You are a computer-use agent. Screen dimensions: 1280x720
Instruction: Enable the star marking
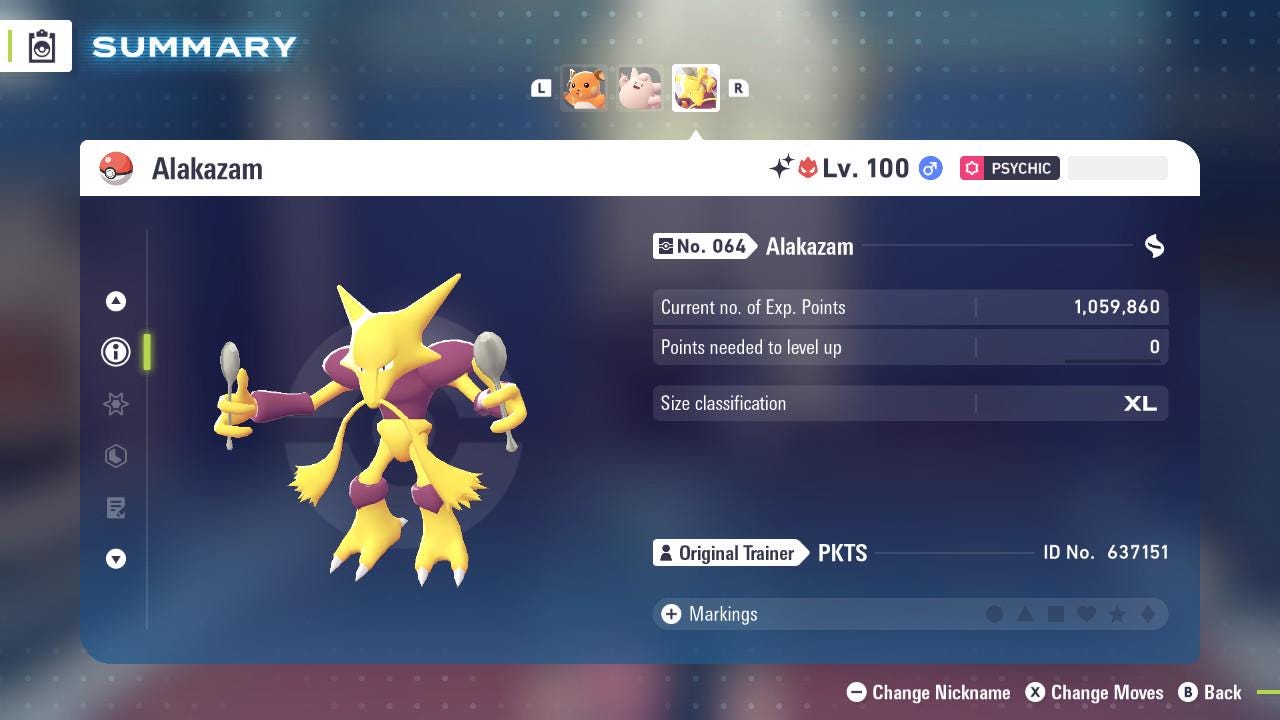[x=1118, y=614]
